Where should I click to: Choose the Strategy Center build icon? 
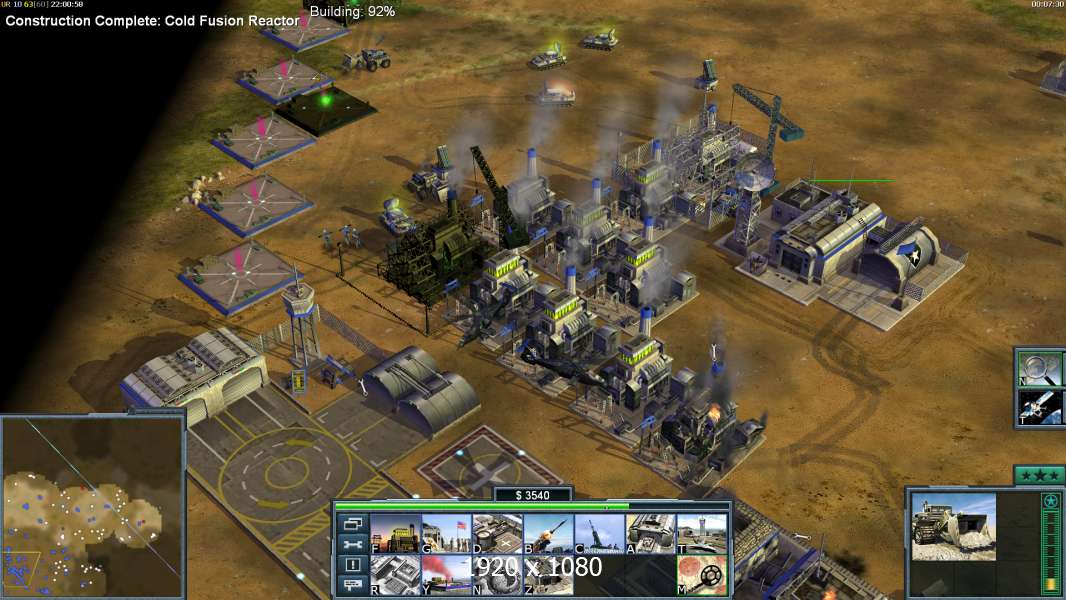(x=394, y=575)
